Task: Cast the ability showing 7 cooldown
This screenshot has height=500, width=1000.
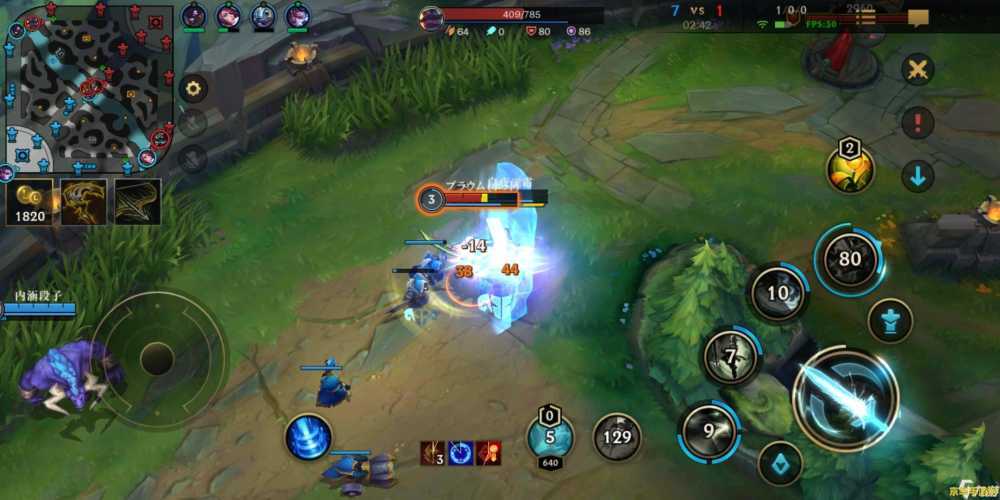Action: tap(732, 357)
